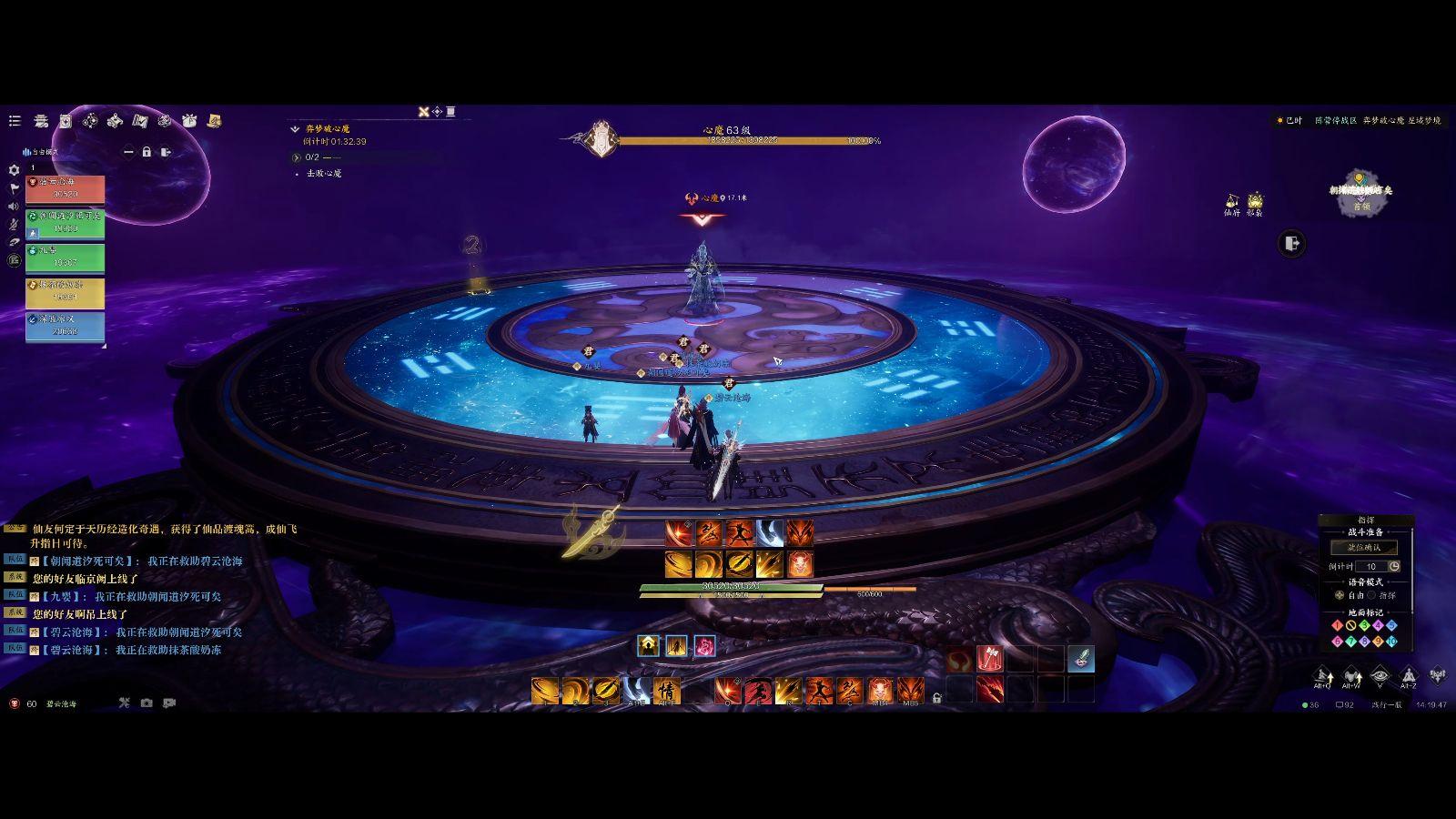Select the blue team member frame
Screen dimensions: 1456x819
pos(65,326)
